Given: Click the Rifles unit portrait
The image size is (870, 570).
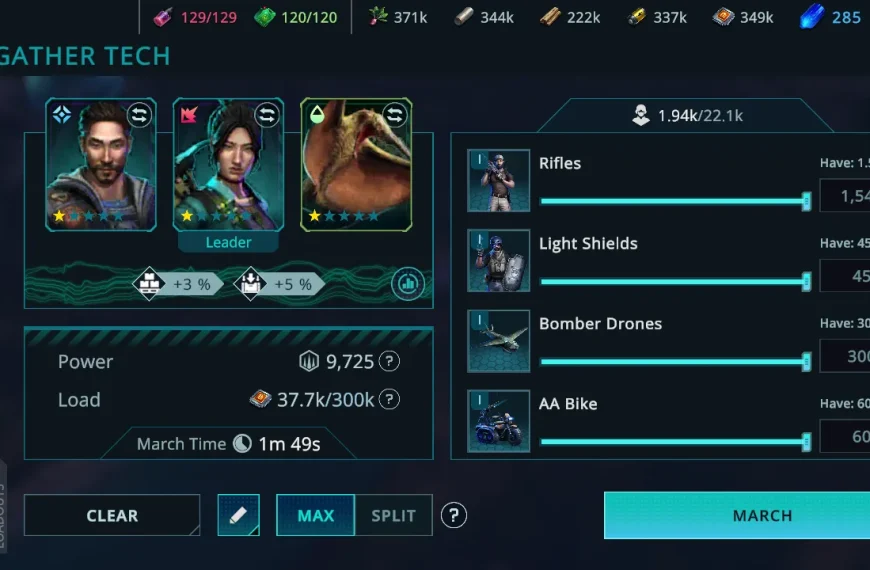Looking at the screenshot, I should (x=498, y=181).
